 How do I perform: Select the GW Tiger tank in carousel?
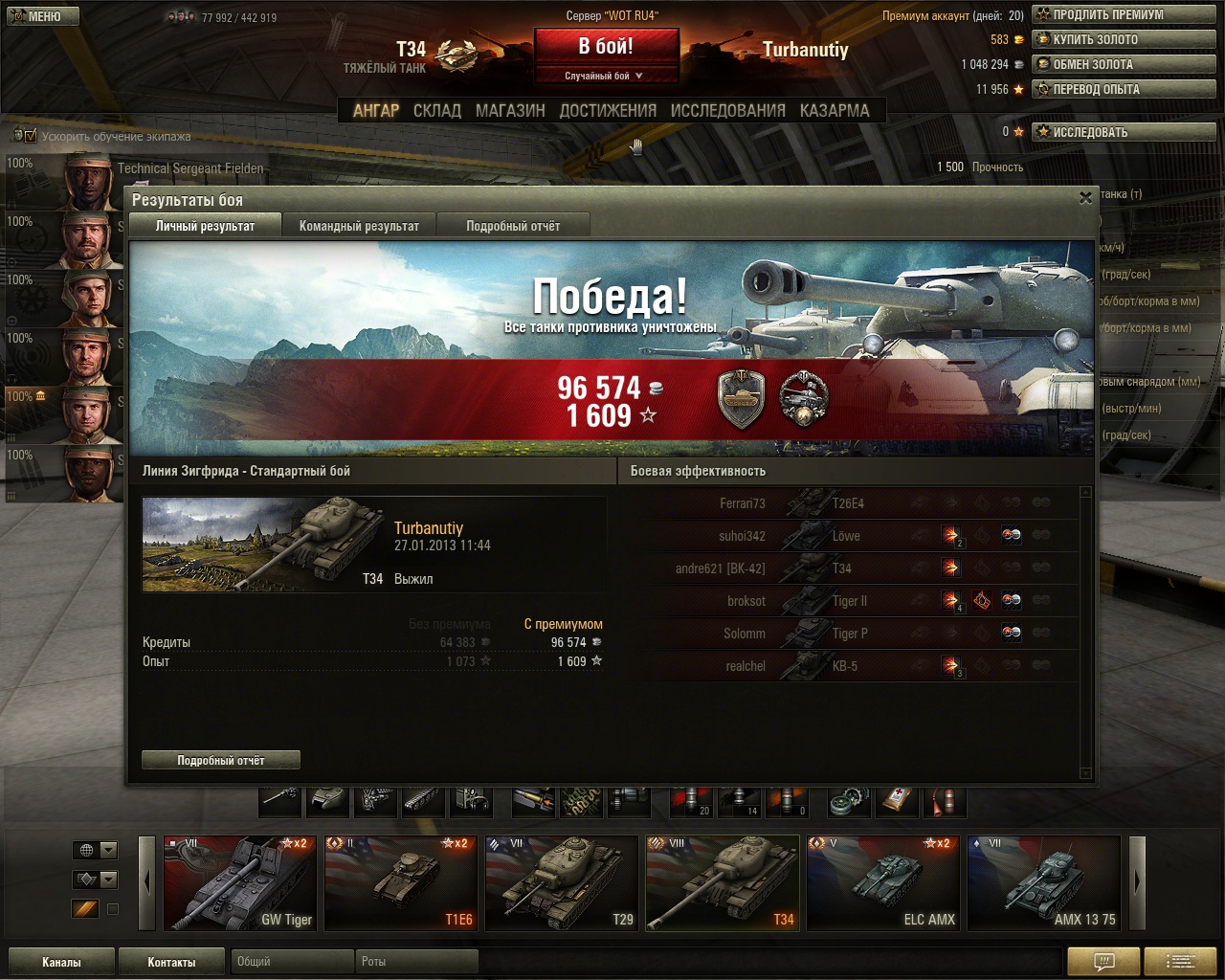tap(239, 883)
